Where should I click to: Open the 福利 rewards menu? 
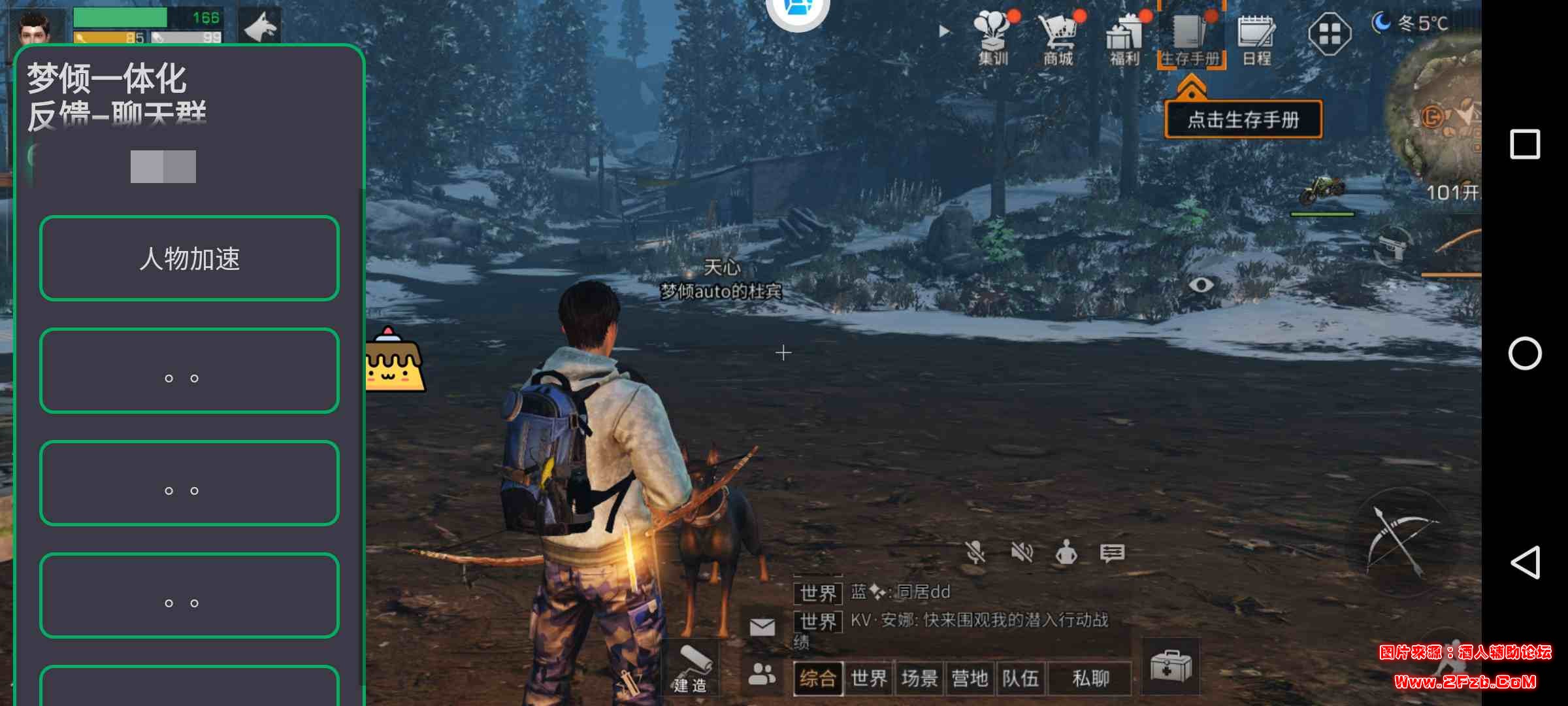[x=1124, y=37]
